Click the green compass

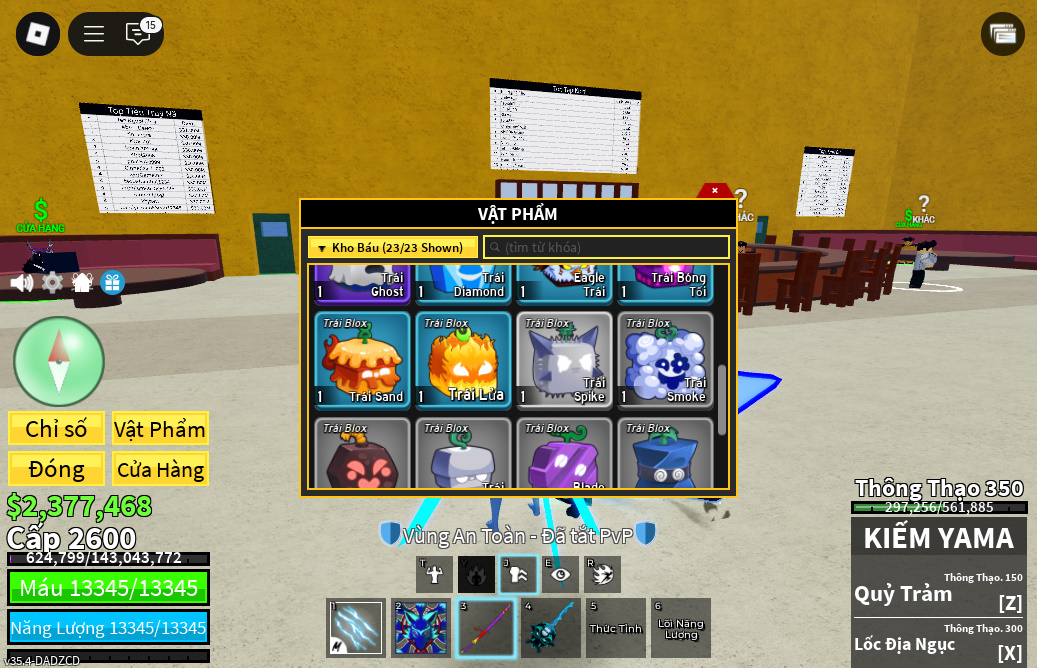(x=59, y=361)
